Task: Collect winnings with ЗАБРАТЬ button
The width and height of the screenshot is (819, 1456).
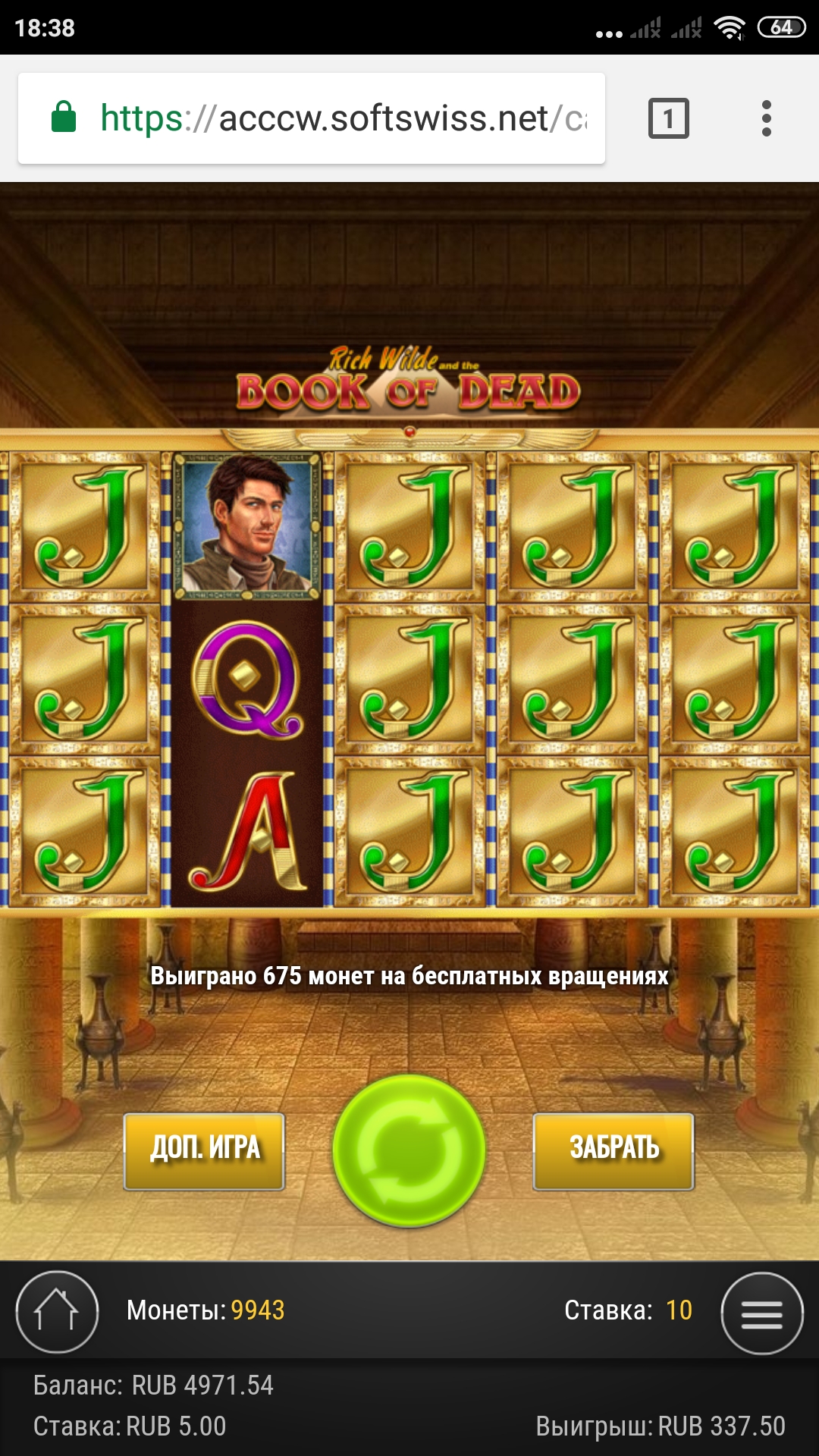Action: [613, 1150]
